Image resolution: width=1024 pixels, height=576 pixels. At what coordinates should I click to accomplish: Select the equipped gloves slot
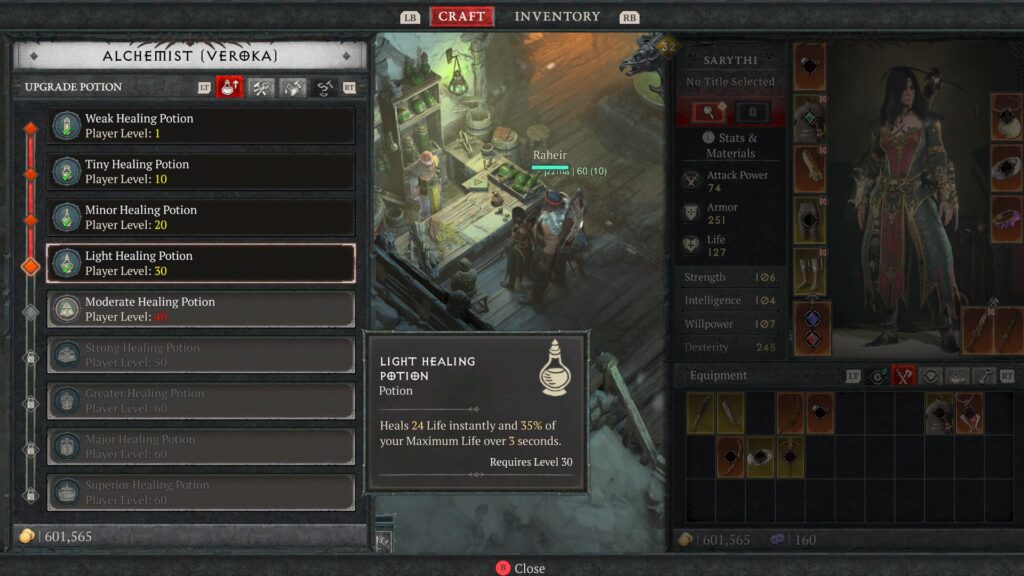click(810, 170)
